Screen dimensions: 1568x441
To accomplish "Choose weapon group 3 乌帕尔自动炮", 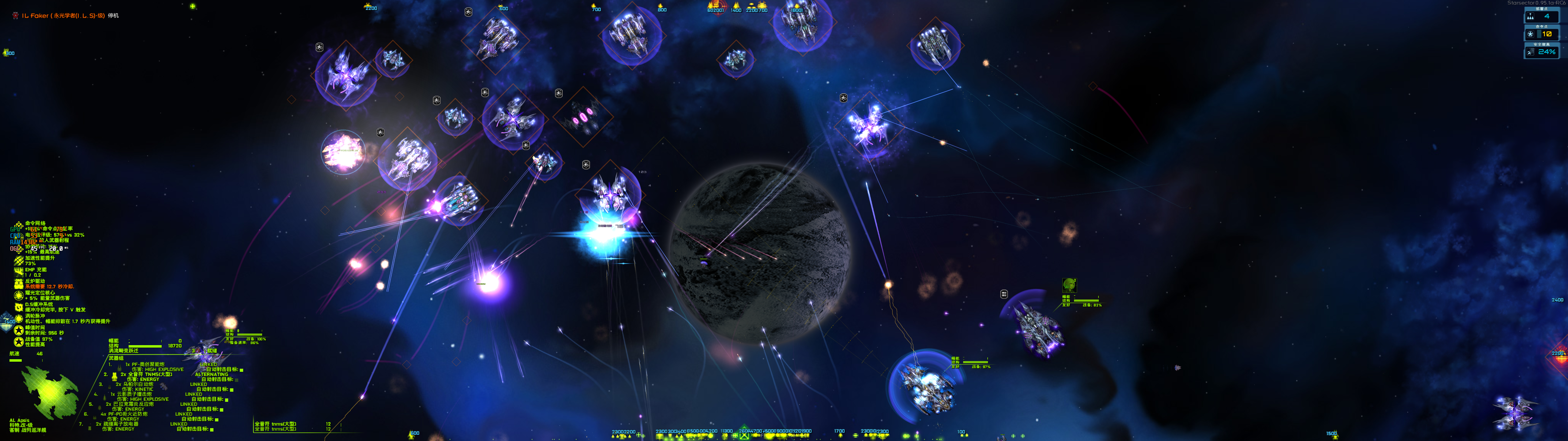I will tap(139, 384).
